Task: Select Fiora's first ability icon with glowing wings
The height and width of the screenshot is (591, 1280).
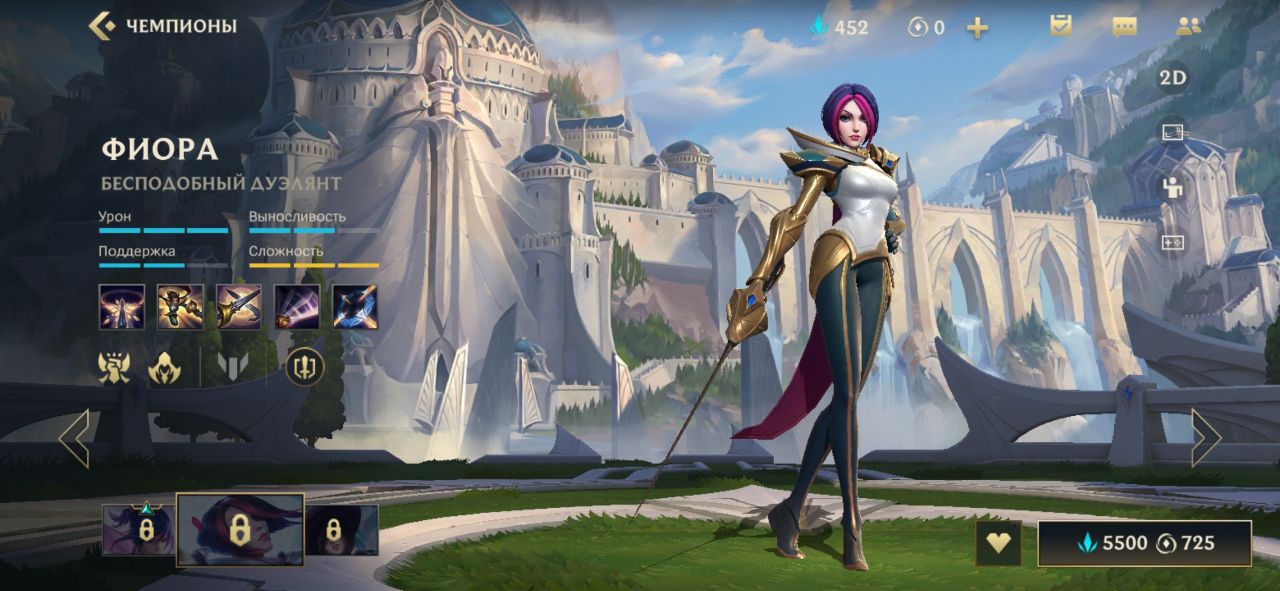Action: point(122,307)
